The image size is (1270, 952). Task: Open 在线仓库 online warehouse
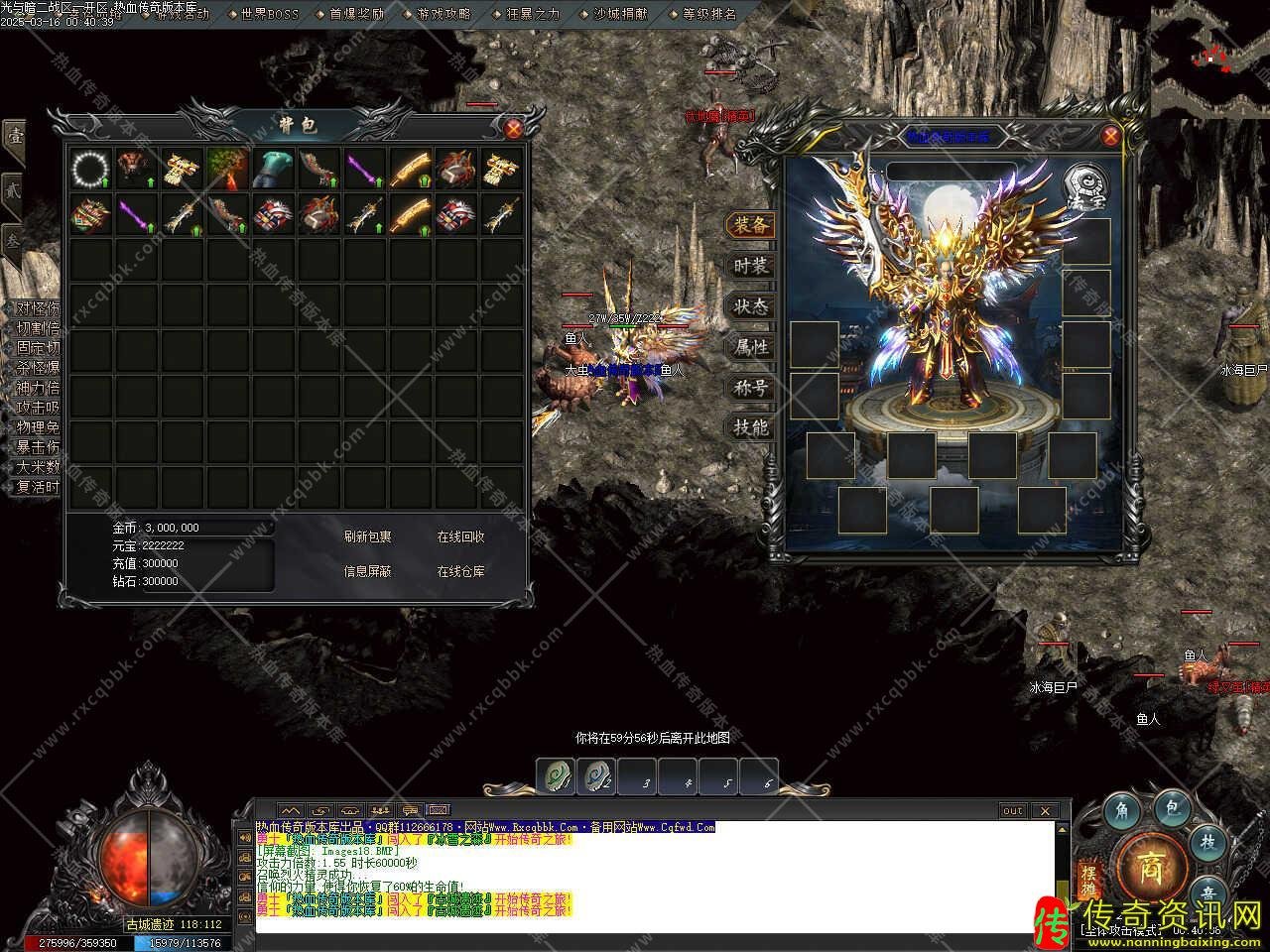[x=460, y=571]
